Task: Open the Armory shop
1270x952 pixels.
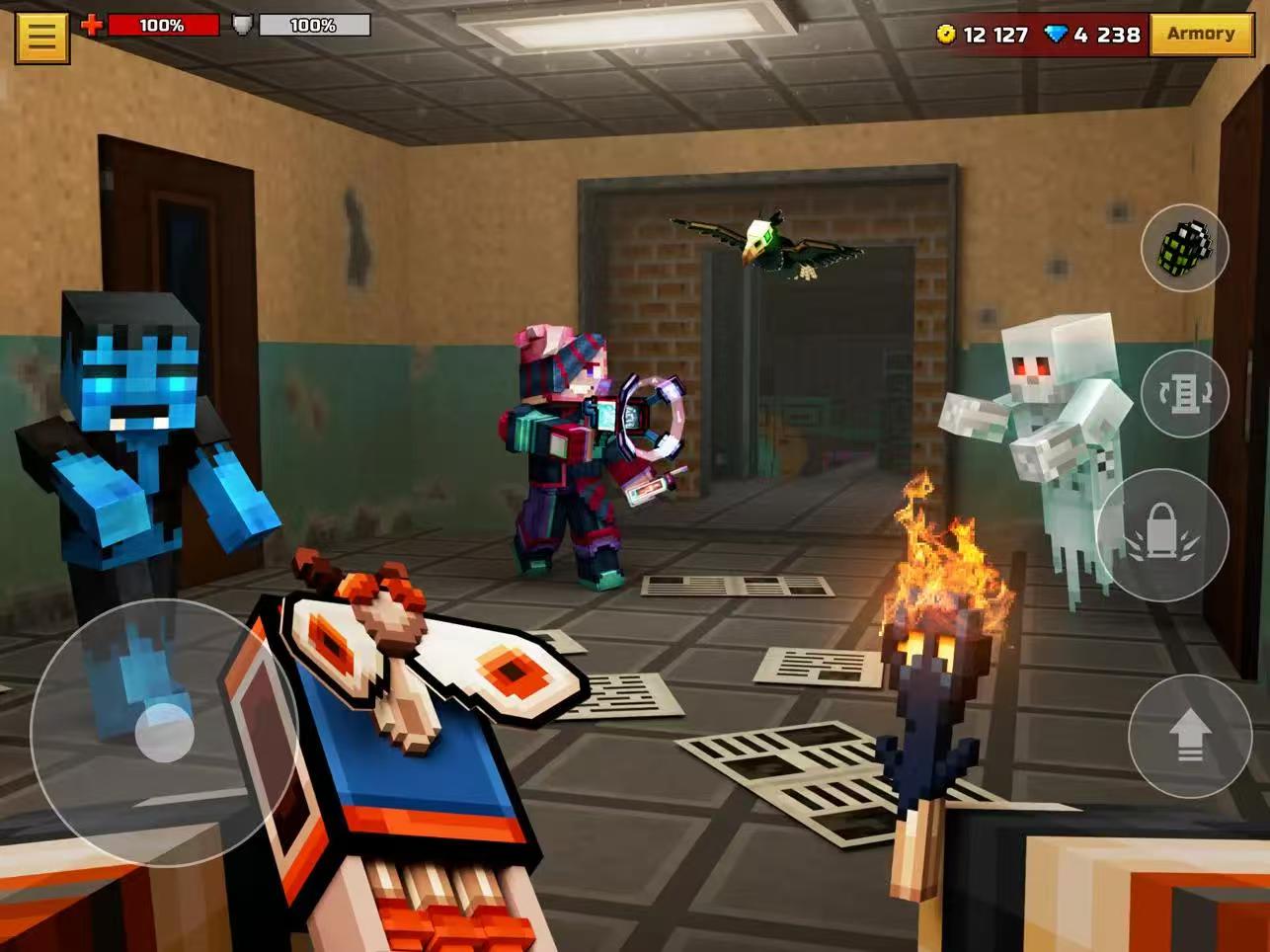Action: [1200, 35]
